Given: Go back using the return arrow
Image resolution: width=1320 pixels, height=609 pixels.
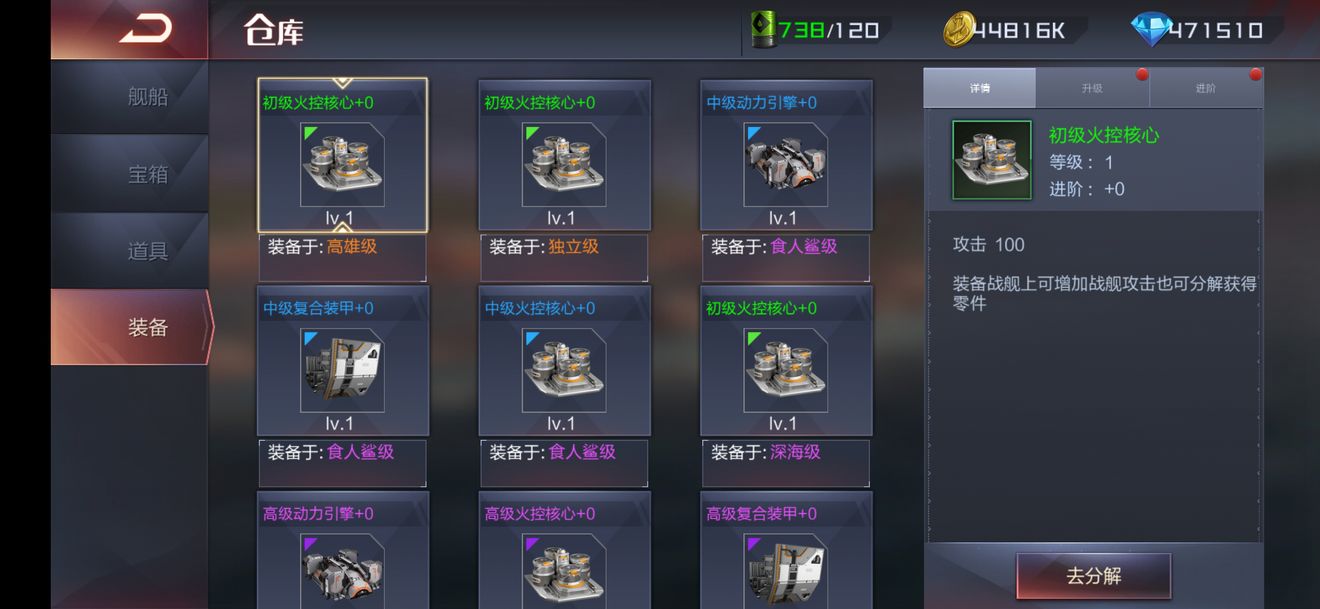Looking at the screenshot, I should pos(146,30).
